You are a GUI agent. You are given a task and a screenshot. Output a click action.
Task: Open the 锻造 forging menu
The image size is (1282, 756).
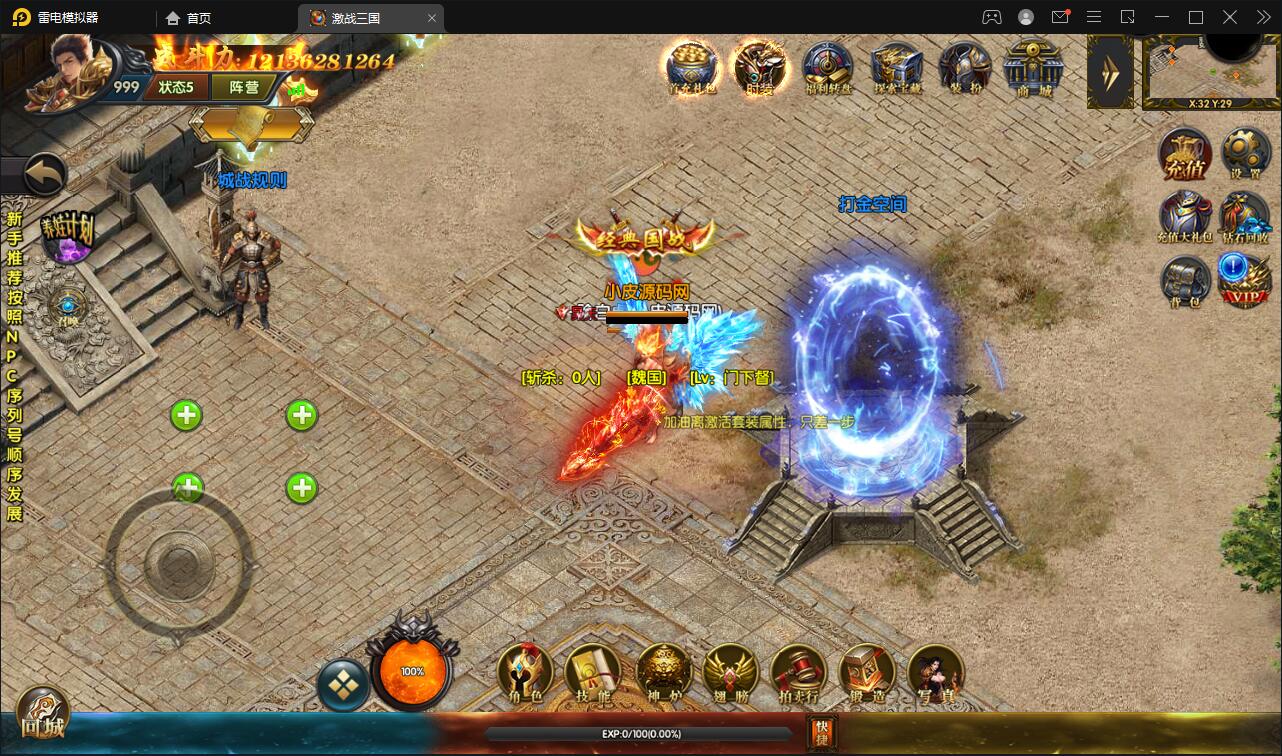866,673
